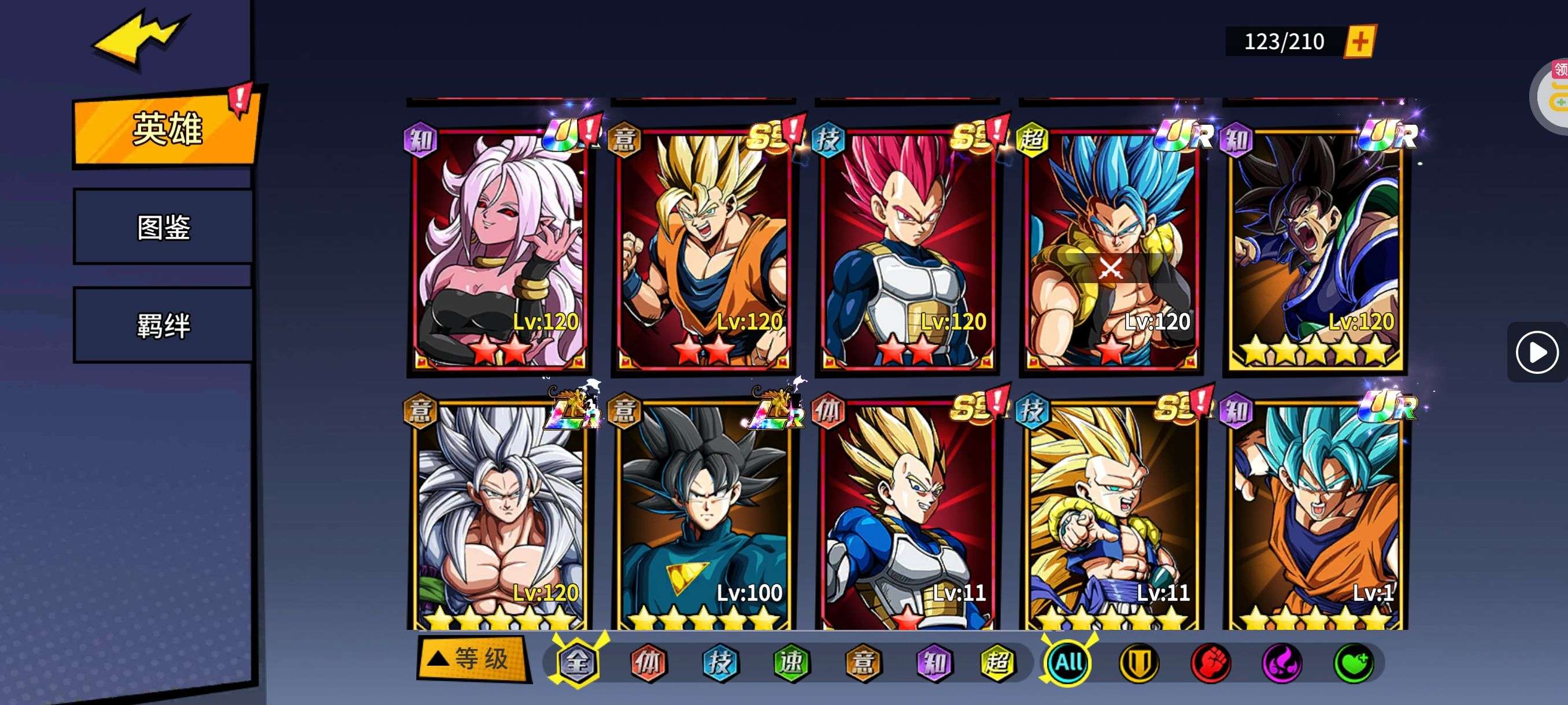Filter by the green heart healer role
Screen dimensions: 1568x705
point(1353,662)
